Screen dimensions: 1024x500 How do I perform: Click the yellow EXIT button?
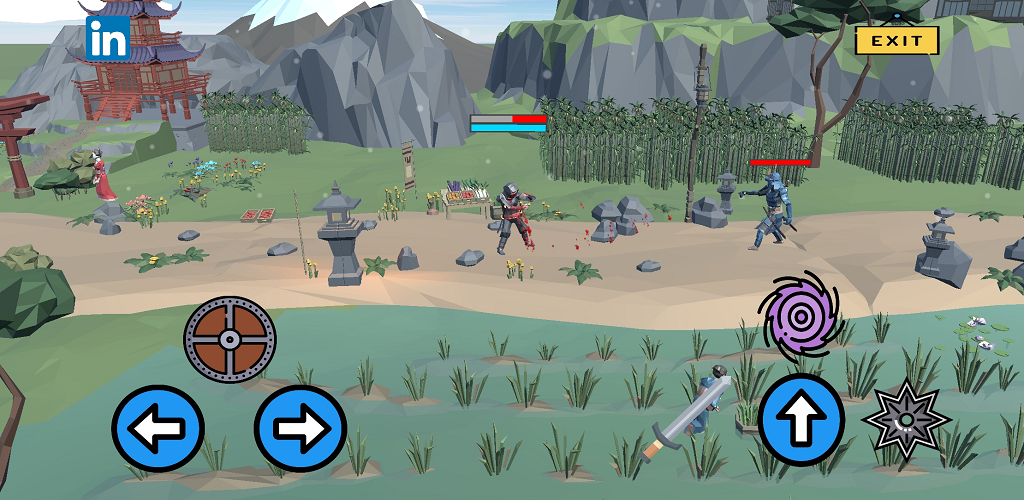(x=897, y=41)
